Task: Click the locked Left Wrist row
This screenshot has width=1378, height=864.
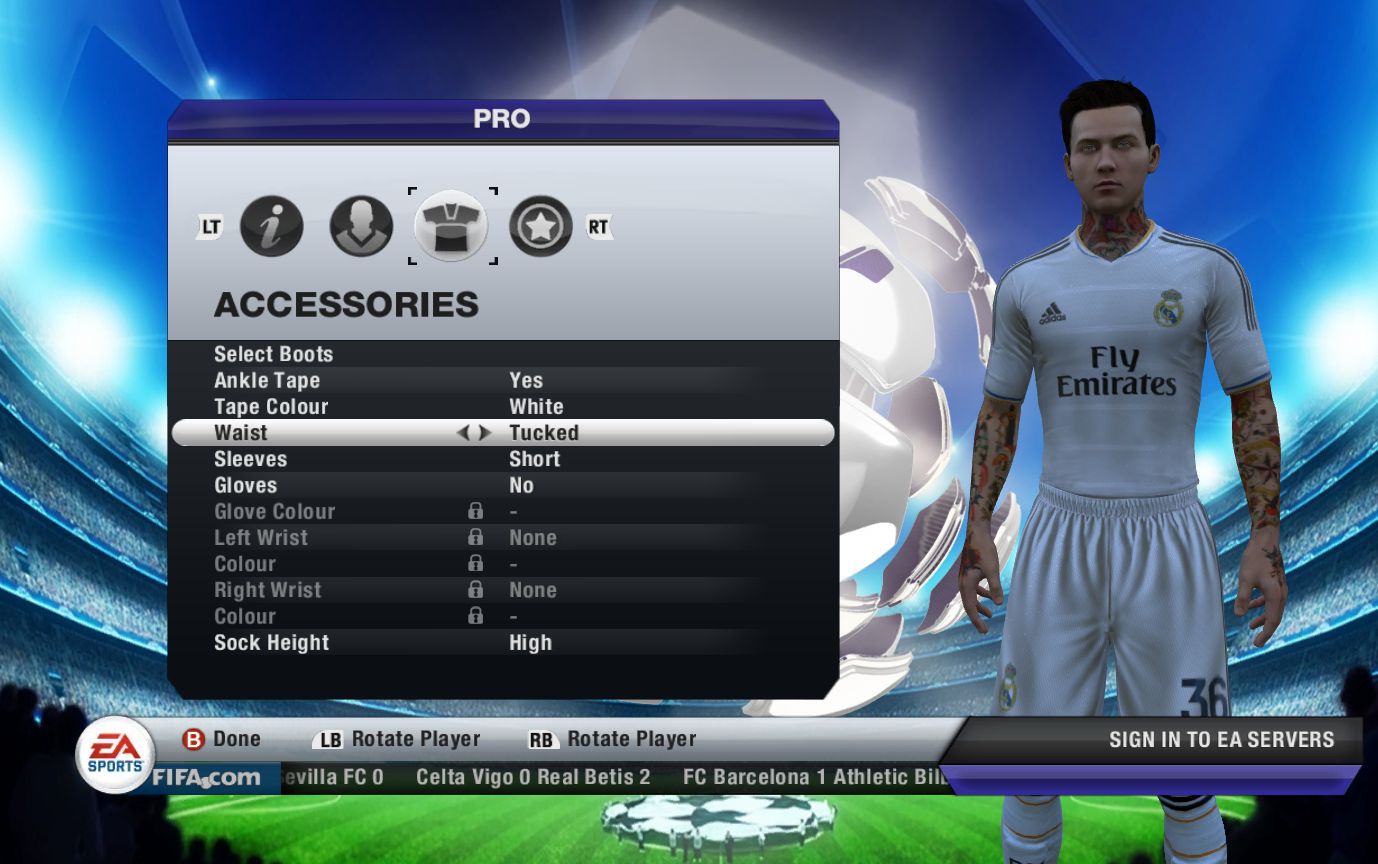Action: (x=261, y=537)
